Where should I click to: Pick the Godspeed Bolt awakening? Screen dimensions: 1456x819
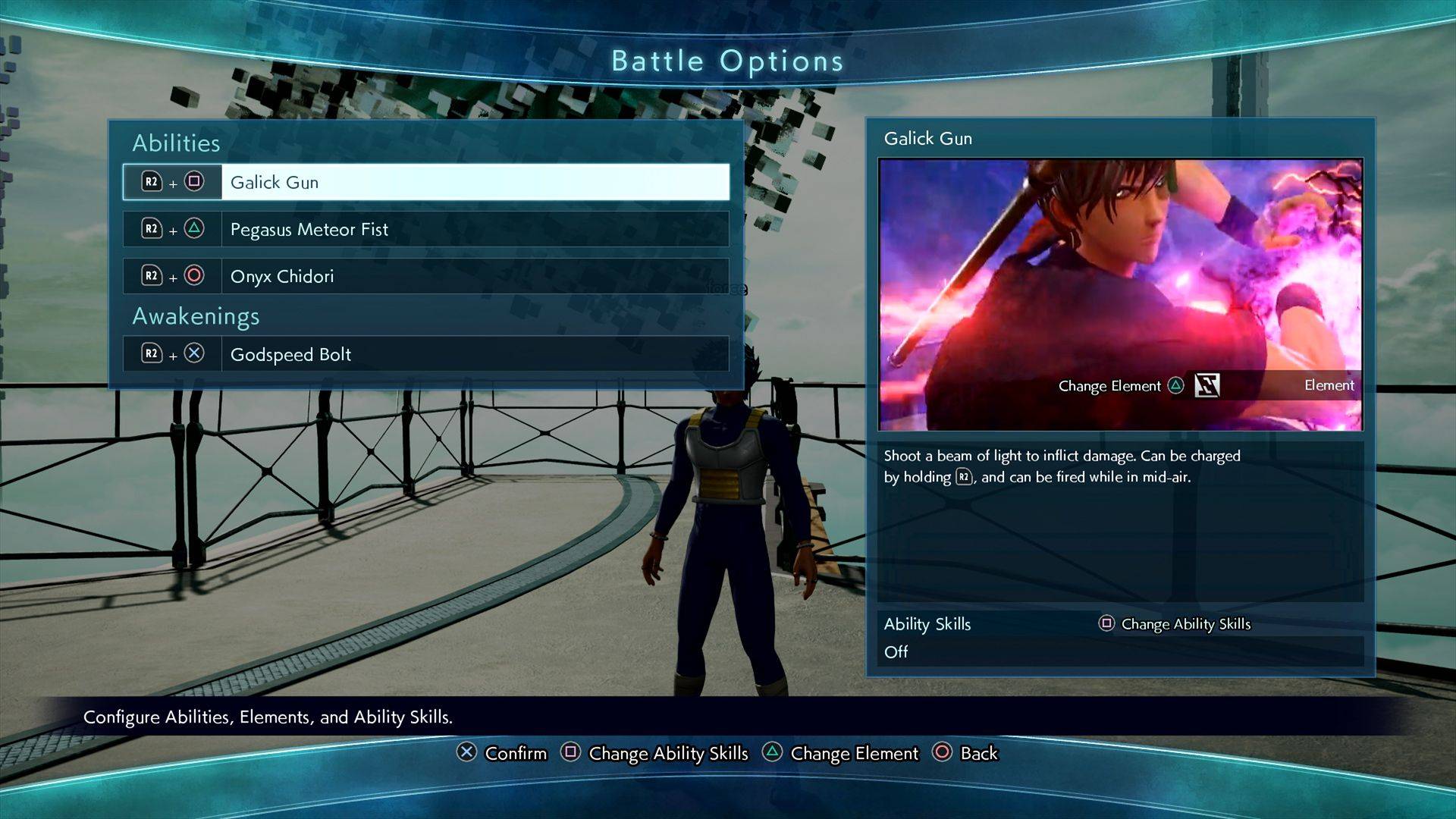pos(425,354)
